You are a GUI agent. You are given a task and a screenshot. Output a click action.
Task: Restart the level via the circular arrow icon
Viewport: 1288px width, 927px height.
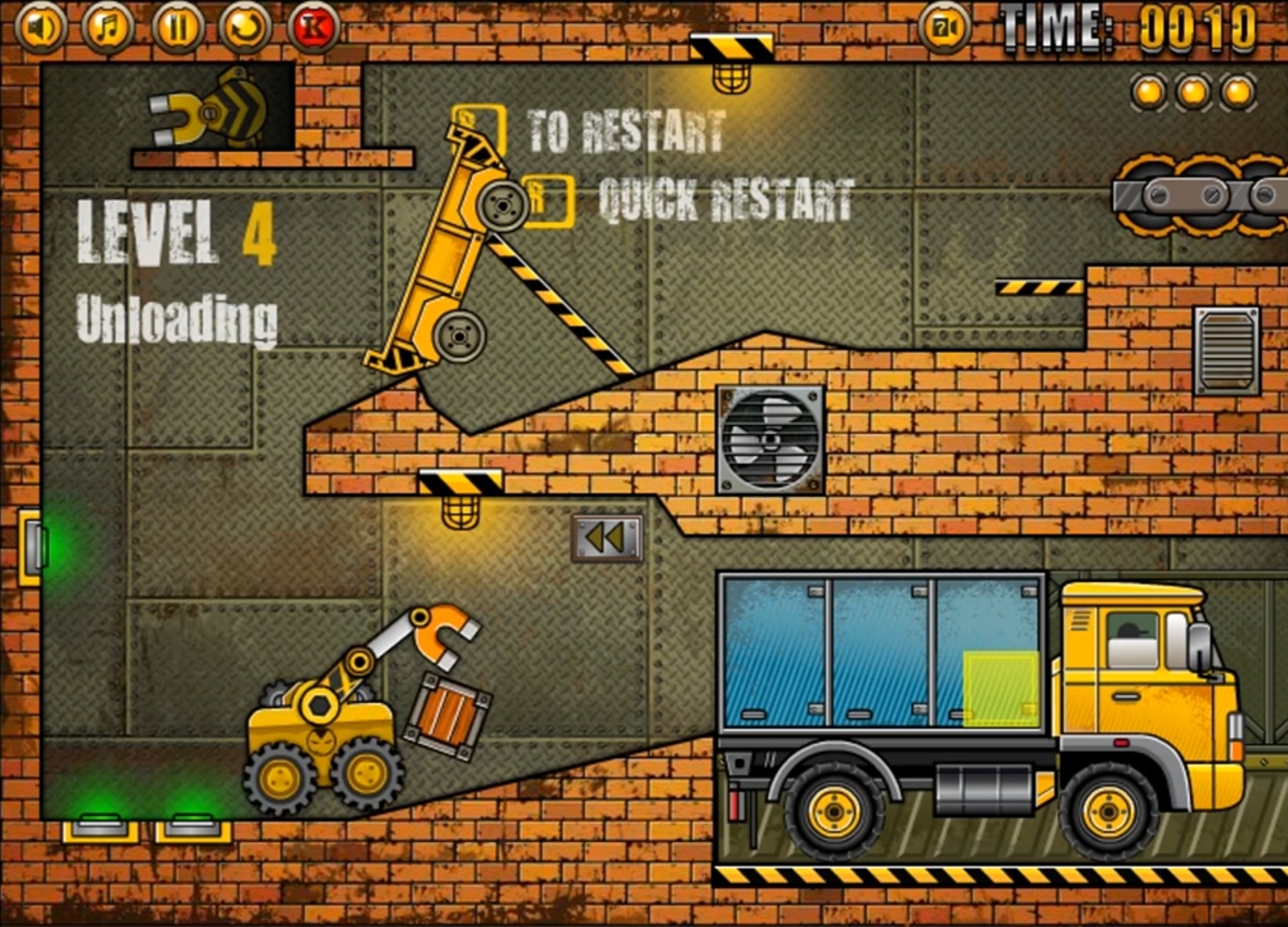pyautogui.click(x=245, y=26)
